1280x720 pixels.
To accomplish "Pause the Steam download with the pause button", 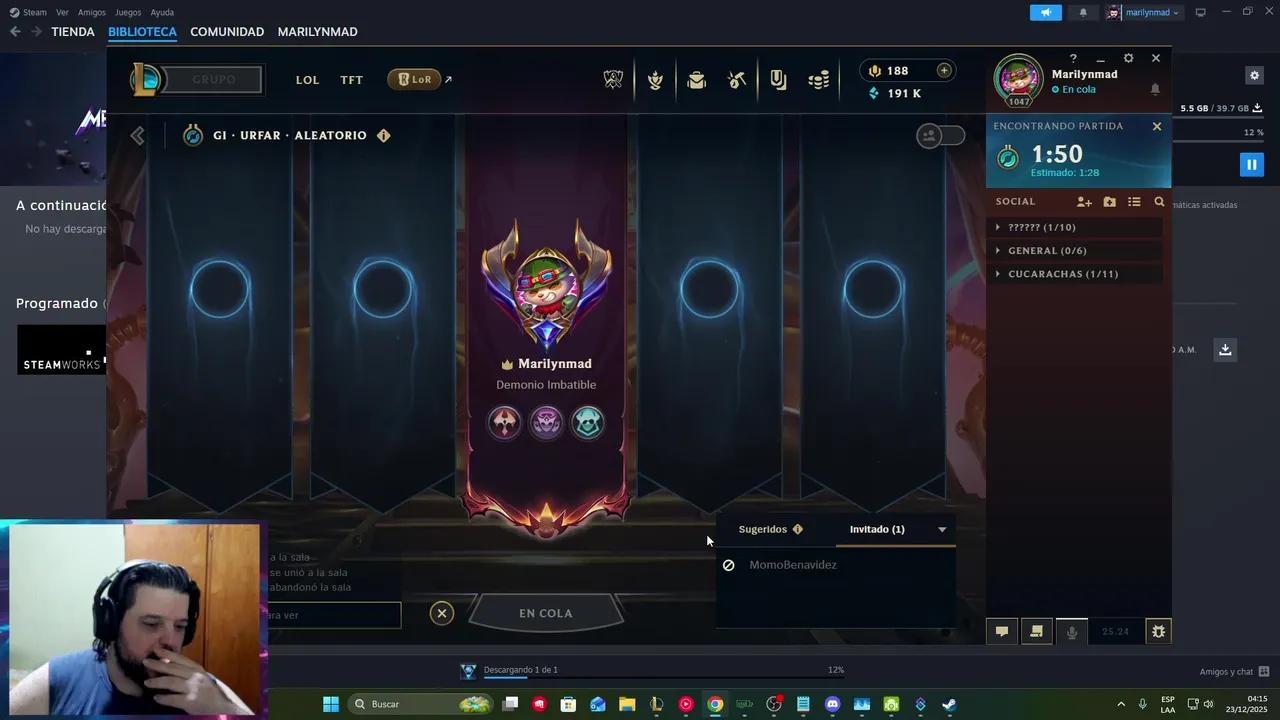I will (x=1251, y=163).
